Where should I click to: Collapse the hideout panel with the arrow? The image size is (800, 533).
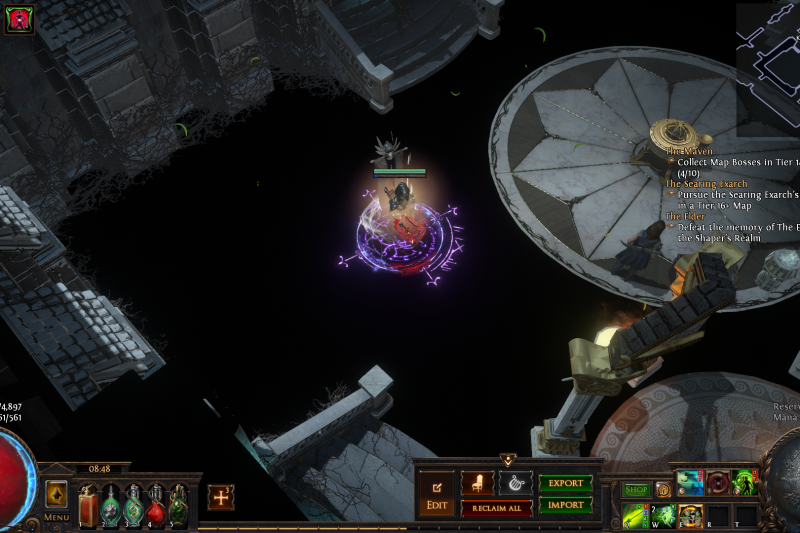point(508,460)
